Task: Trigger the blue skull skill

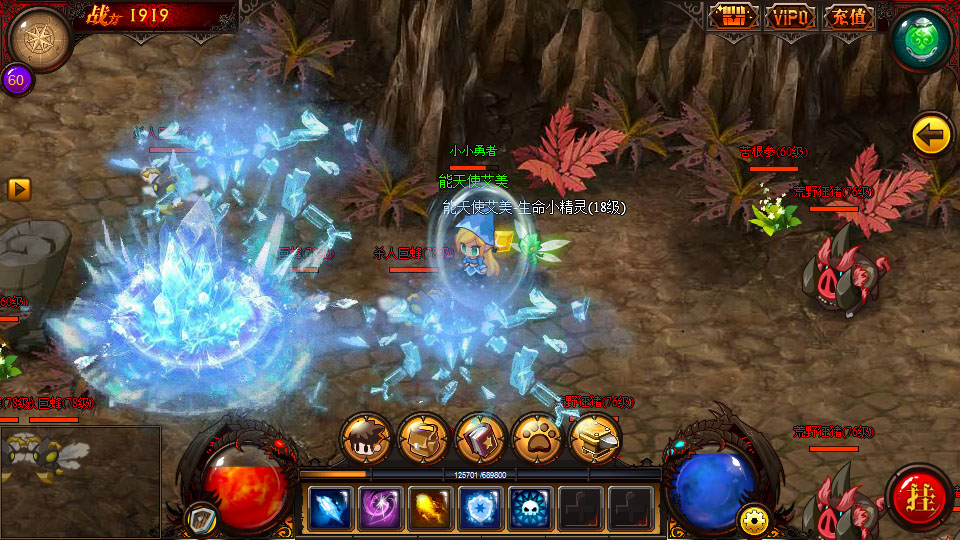Action: tap(530, 508)
